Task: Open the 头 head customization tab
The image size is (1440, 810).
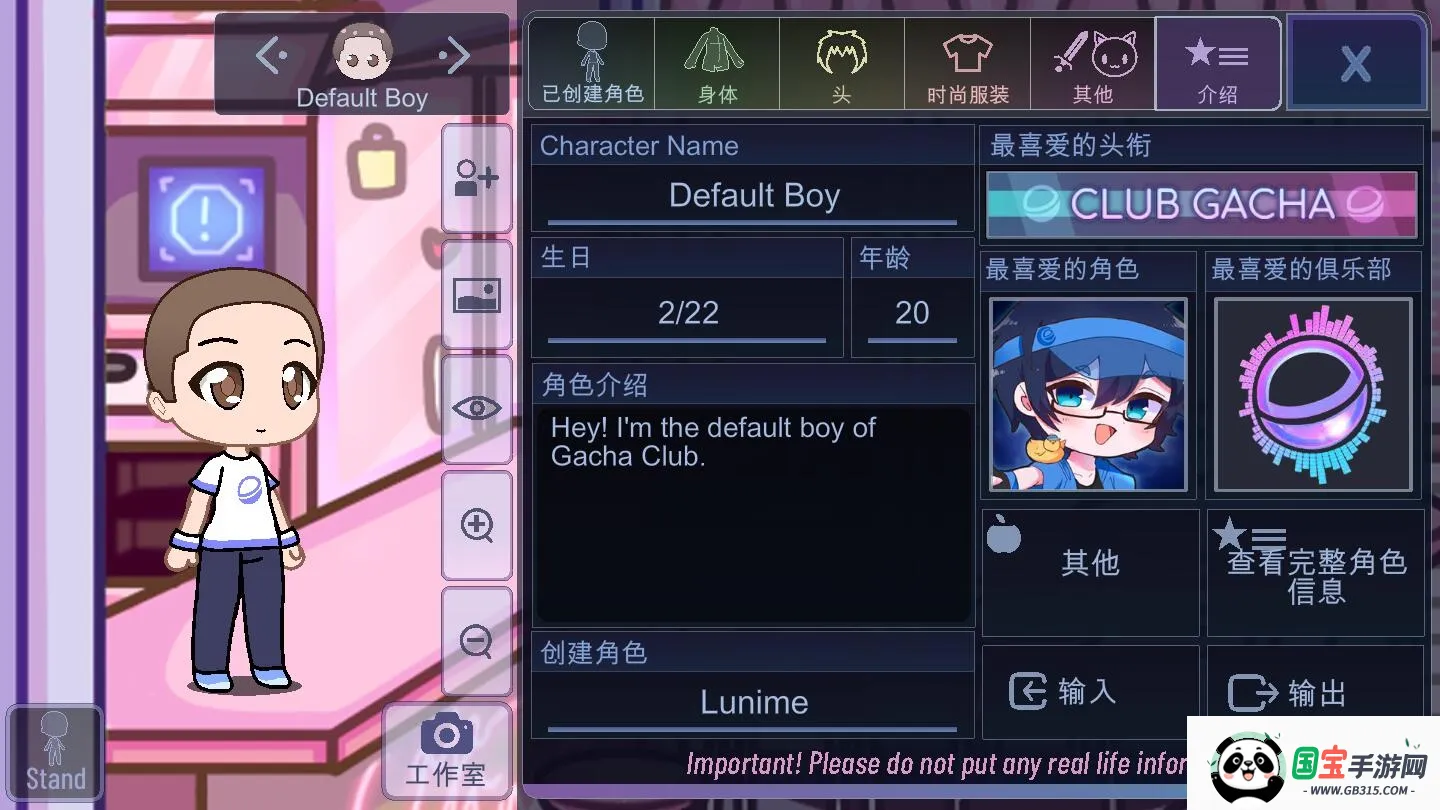Action: click(841, 63)
